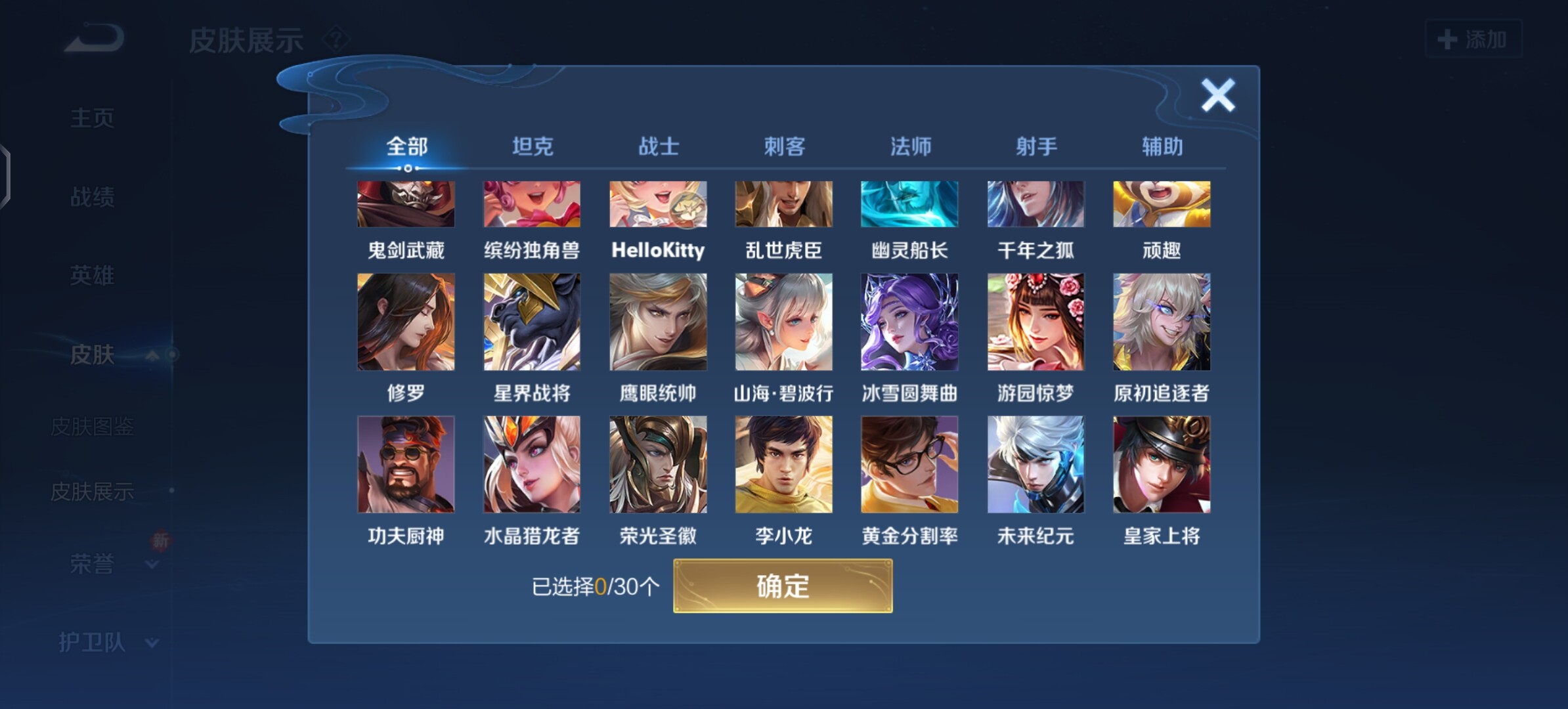Choose the 鹰眼统帅 skin portrait
Screen dimensions: 1568x709
658,322
